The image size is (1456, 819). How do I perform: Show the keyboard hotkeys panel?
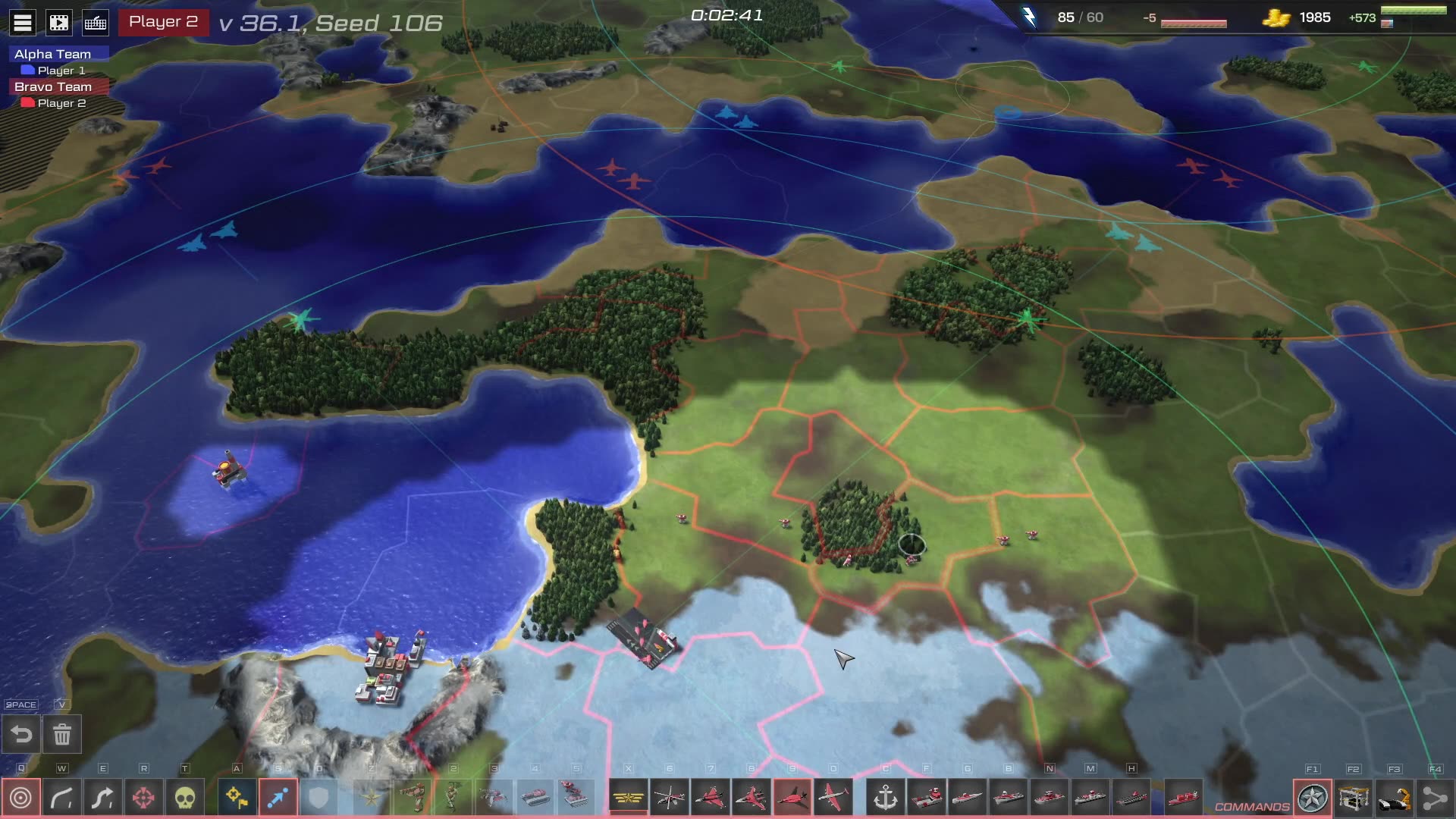coord(96,23)
